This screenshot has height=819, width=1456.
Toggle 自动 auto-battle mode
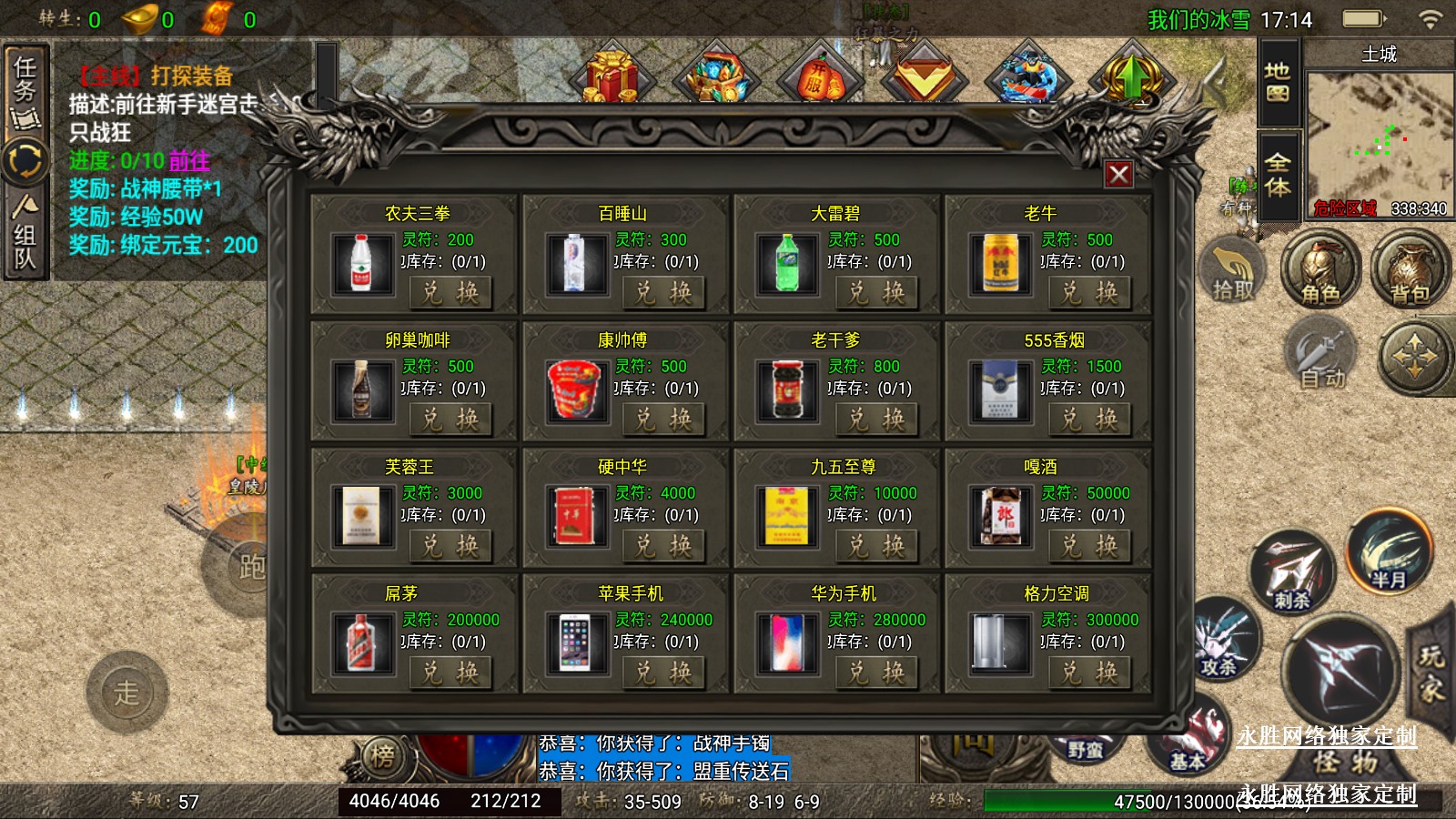pyautogui.click(x=1321, y=357)
